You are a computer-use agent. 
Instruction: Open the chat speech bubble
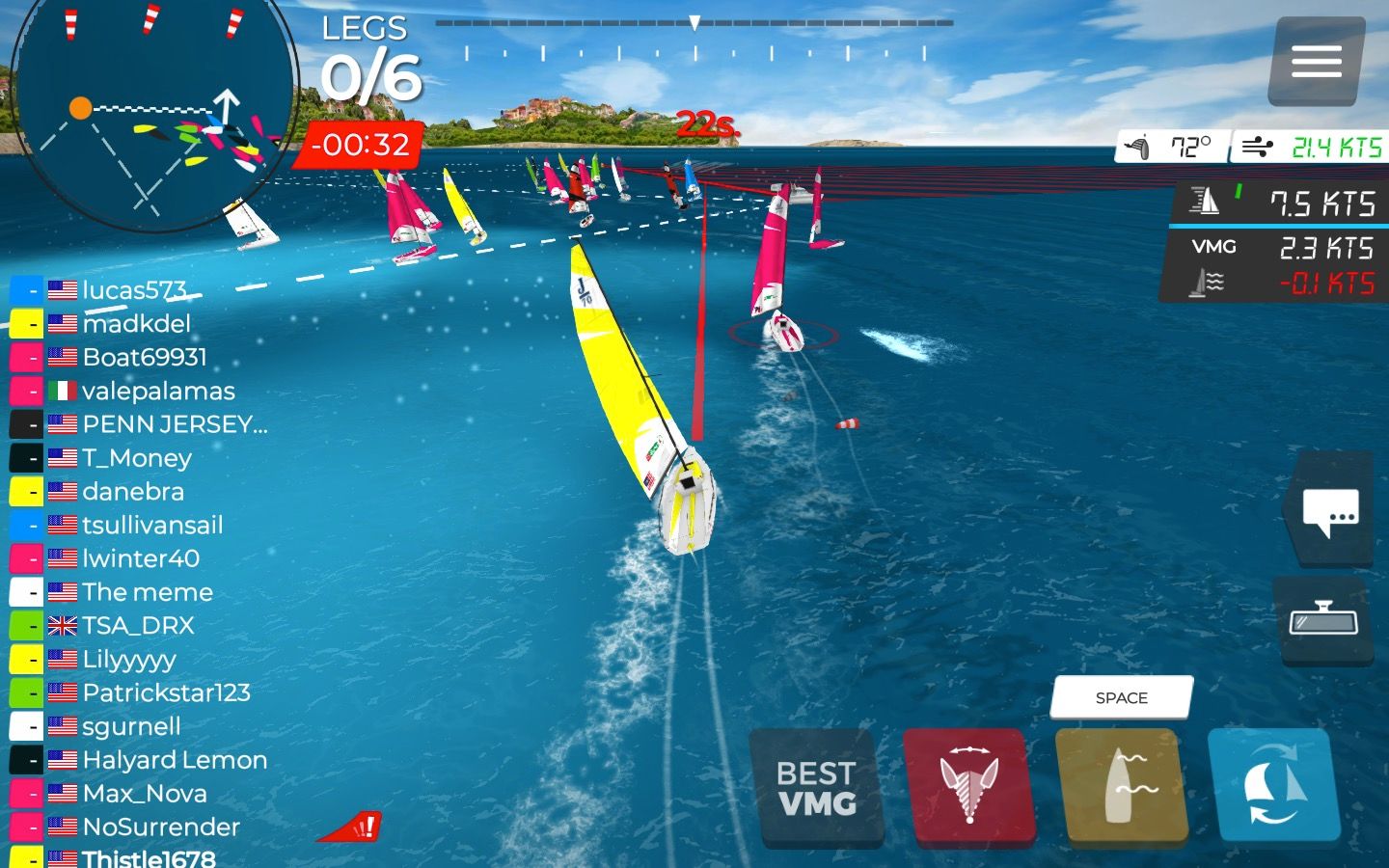tap(1330, 510)
